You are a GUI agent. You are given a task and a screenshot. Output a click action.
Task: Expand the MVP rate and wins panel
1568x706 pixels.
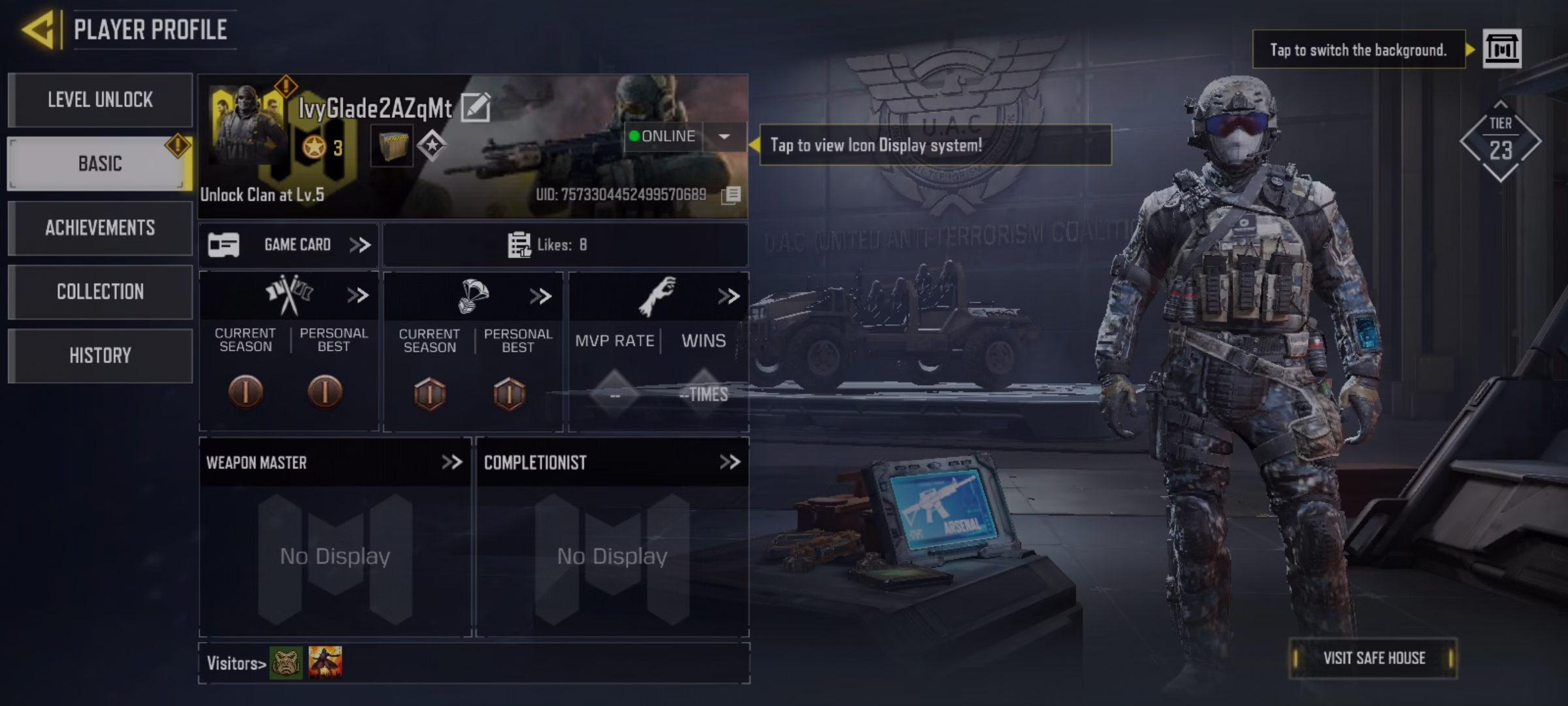point(728,297)
